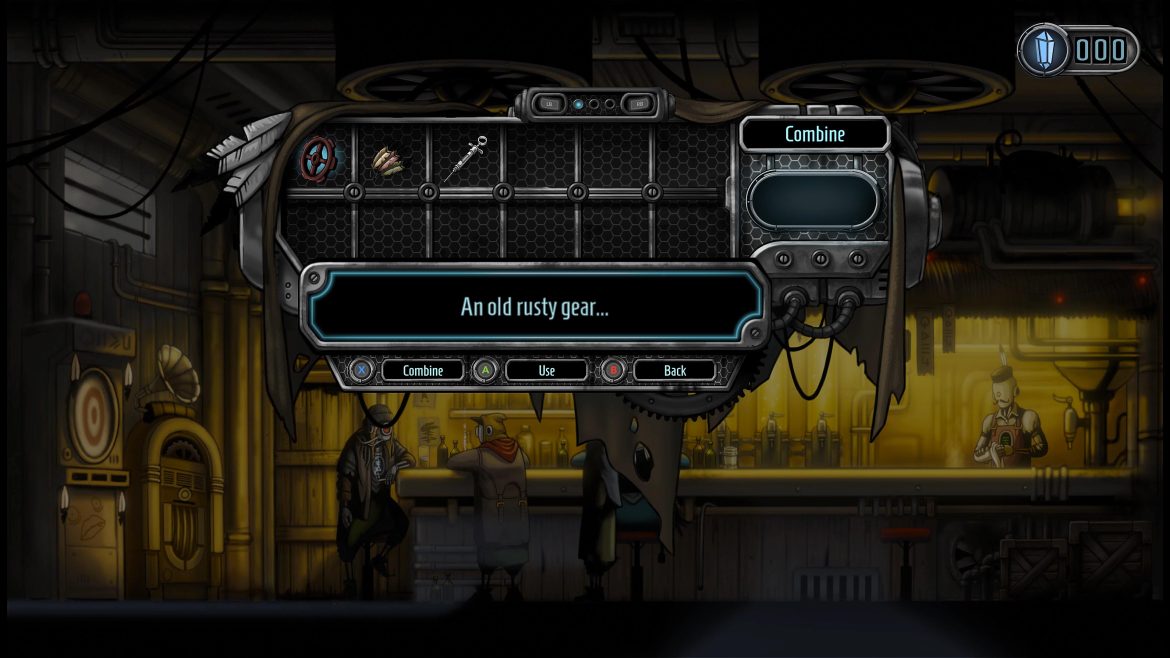Click the Use button
Image resolution: width=1170 pixels, height=658 pixels.
coord(547,370)
